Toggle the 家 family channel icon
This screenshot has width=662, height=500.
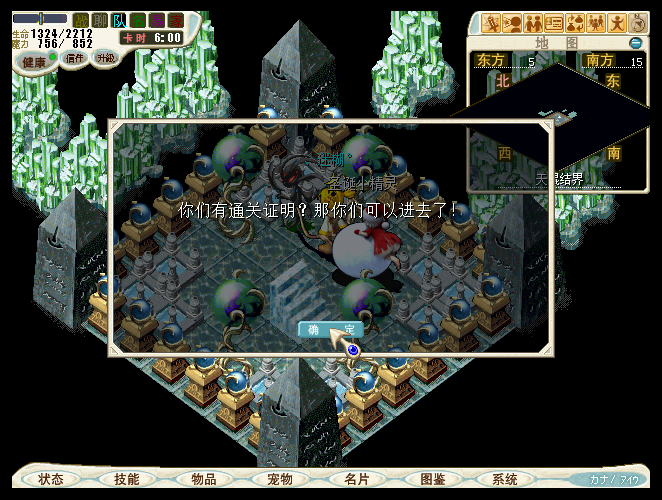(x=176, y=20)
